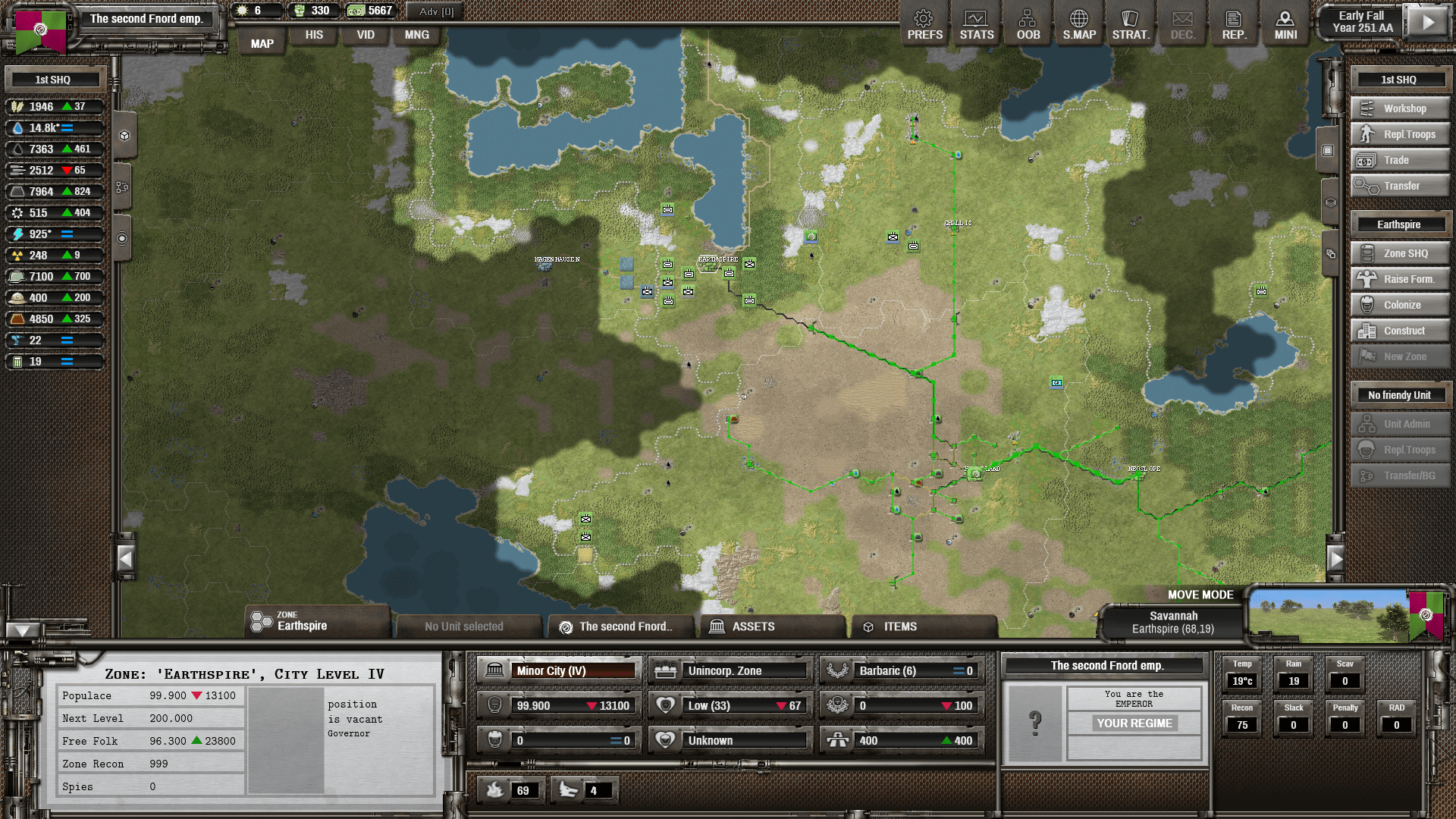
Task: Toggle the MINI minimap button
Action: pos(1285,25)
